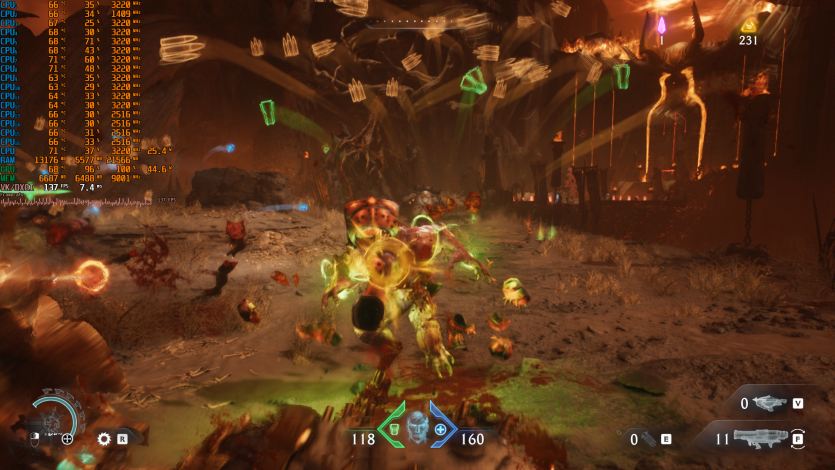Click the green armor shield icon
The height and width of the screenshot is (470, 835).
392,429
